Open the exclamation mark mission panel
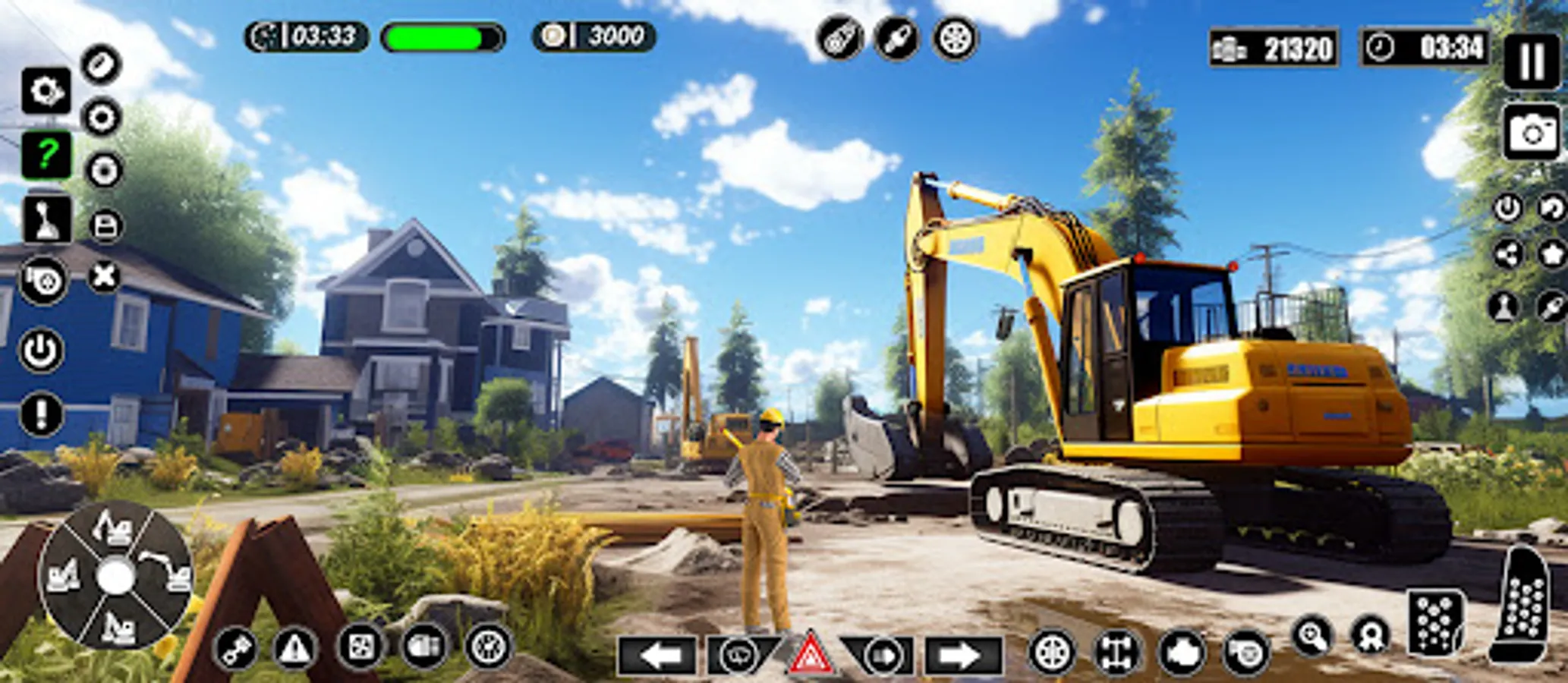The width and height of the screenshot is (1568, 683). [42, 414]
